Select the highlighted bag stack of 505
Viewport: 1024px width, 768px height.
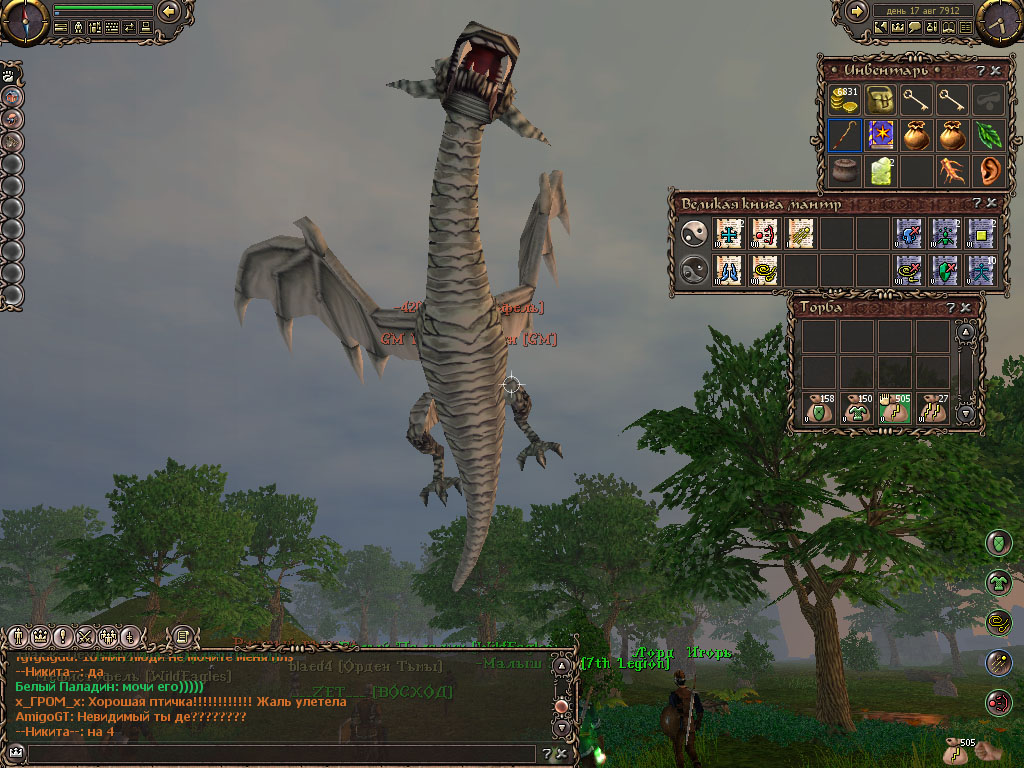(x=894, y=410)
